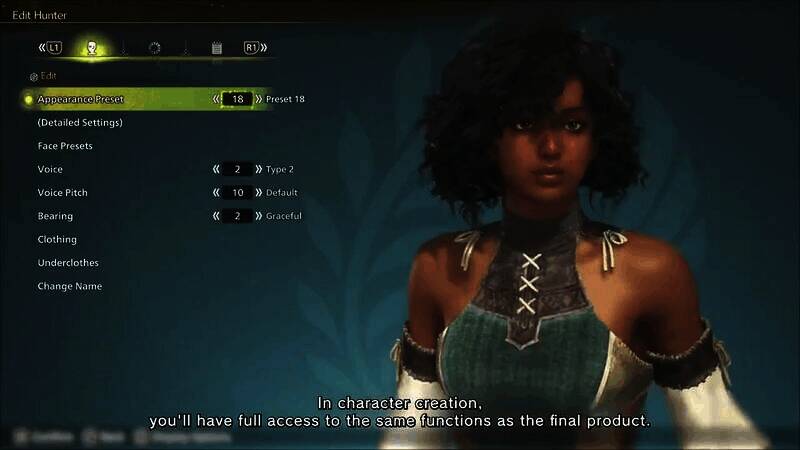Switch to the highlighted character head tab
800x450 pixels.
[92, 48]
